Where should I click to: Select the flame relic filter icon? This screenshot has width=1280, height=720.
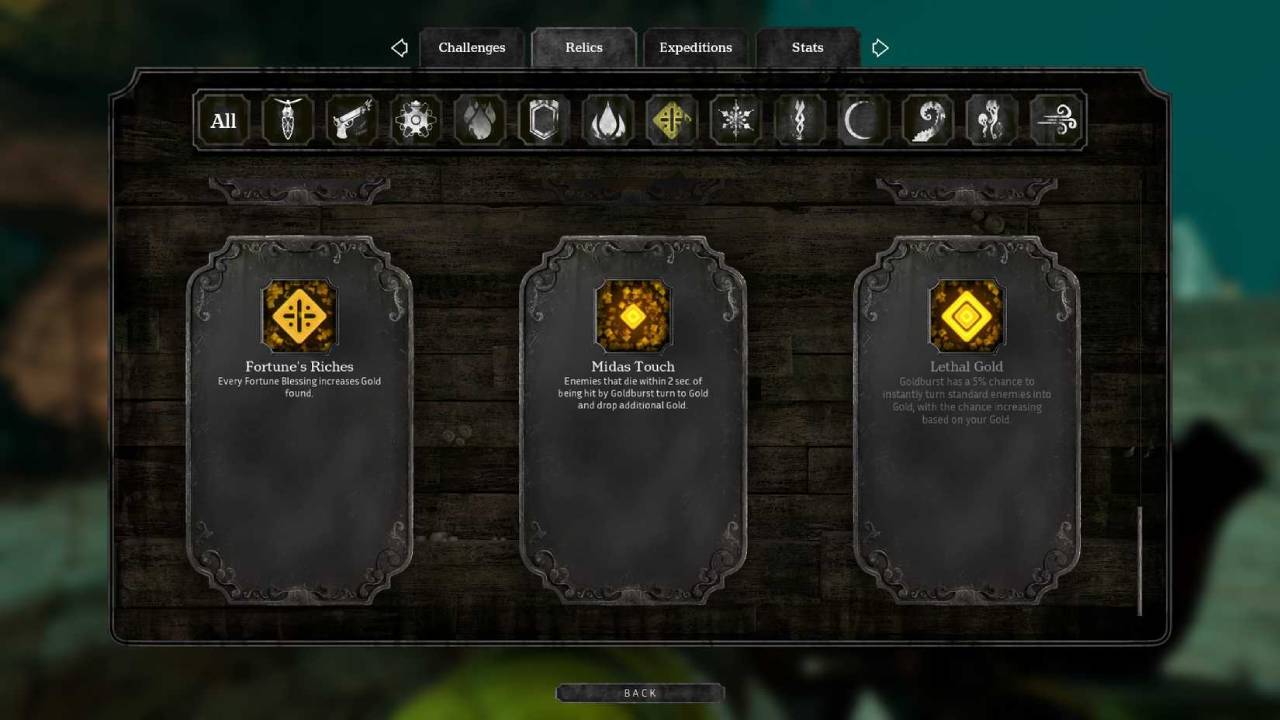(x=607, y=120)
